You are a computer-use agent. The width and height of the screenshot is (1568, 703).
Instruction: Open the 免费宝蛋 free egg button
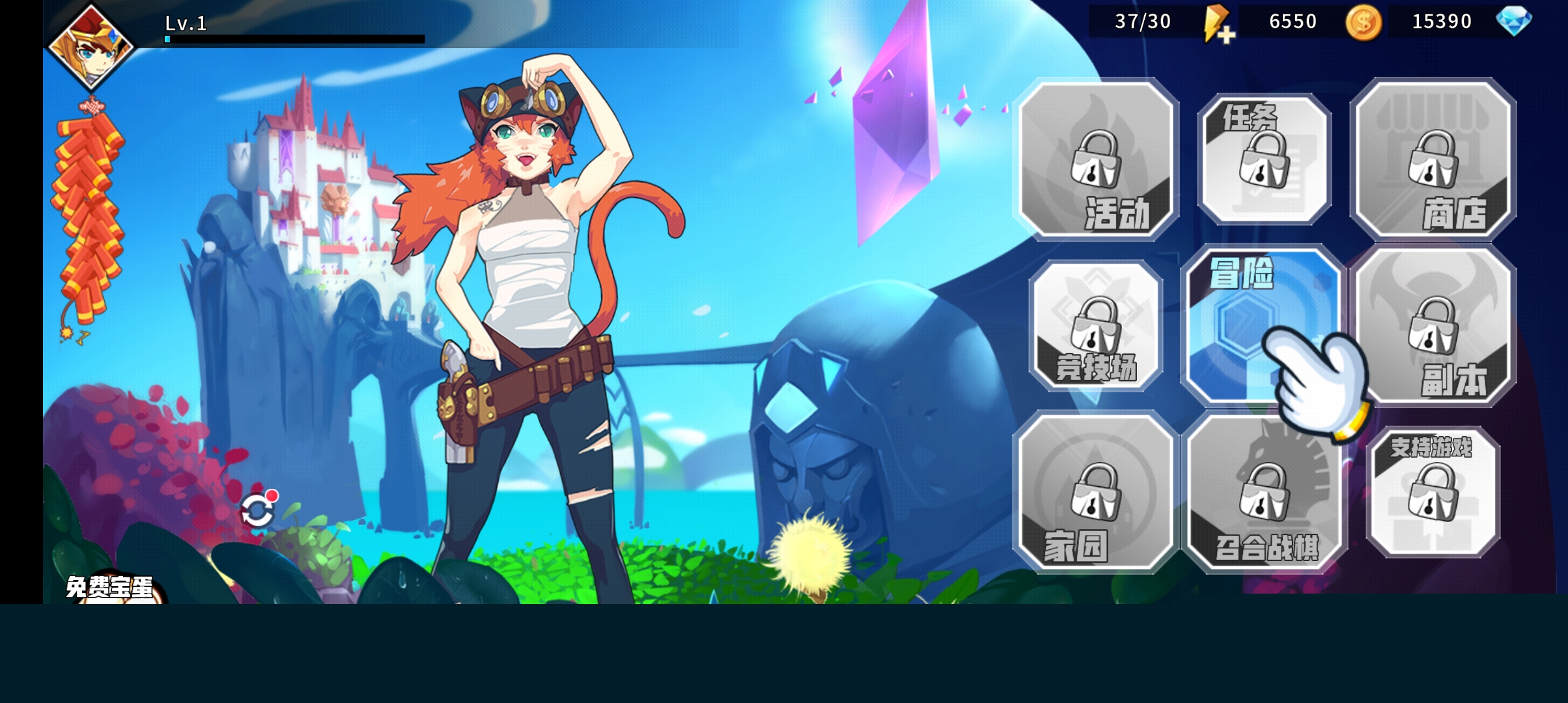pos(111,588)
